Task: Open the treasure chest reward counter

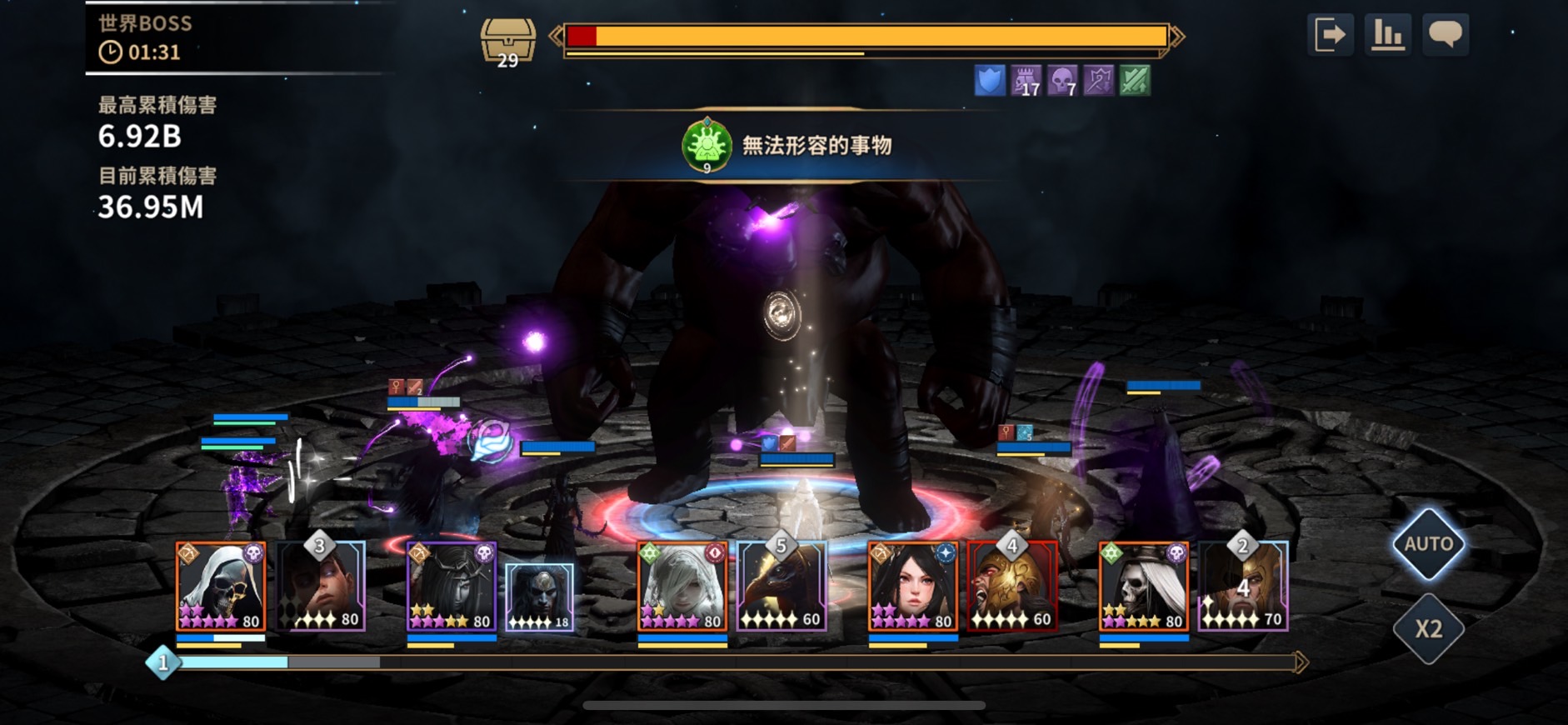Action: coord(507,42)
